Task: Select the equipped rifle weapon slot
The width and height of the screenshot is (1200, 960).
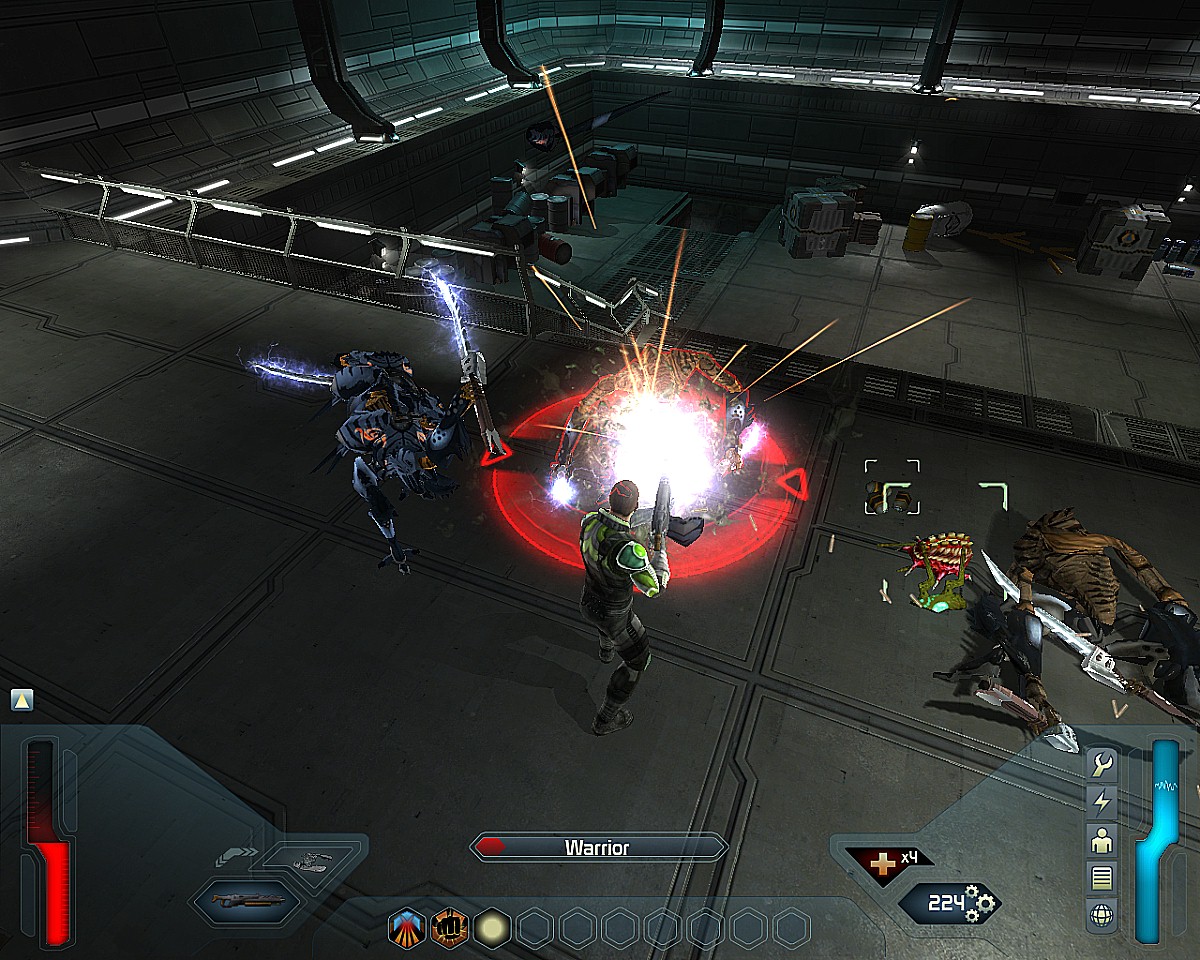Action: [249, 899]
